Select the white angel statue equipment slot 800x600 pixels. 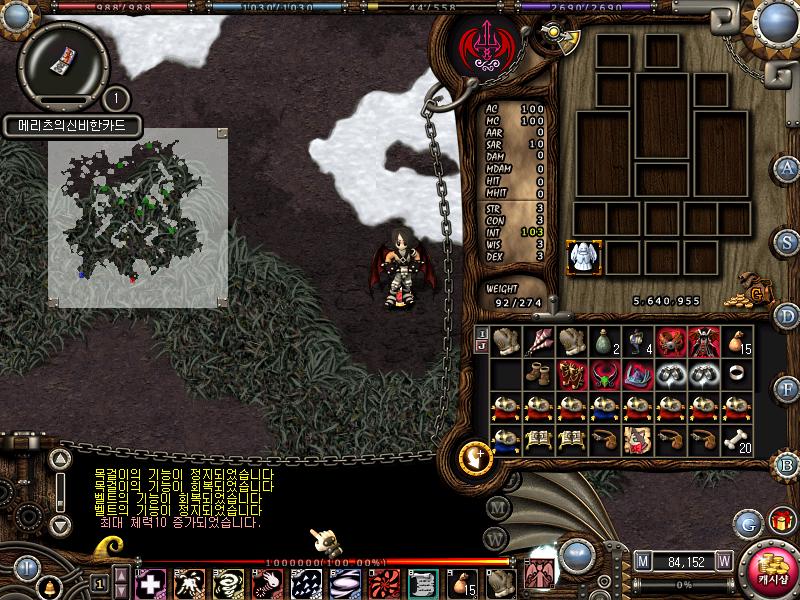pos(583,257)
